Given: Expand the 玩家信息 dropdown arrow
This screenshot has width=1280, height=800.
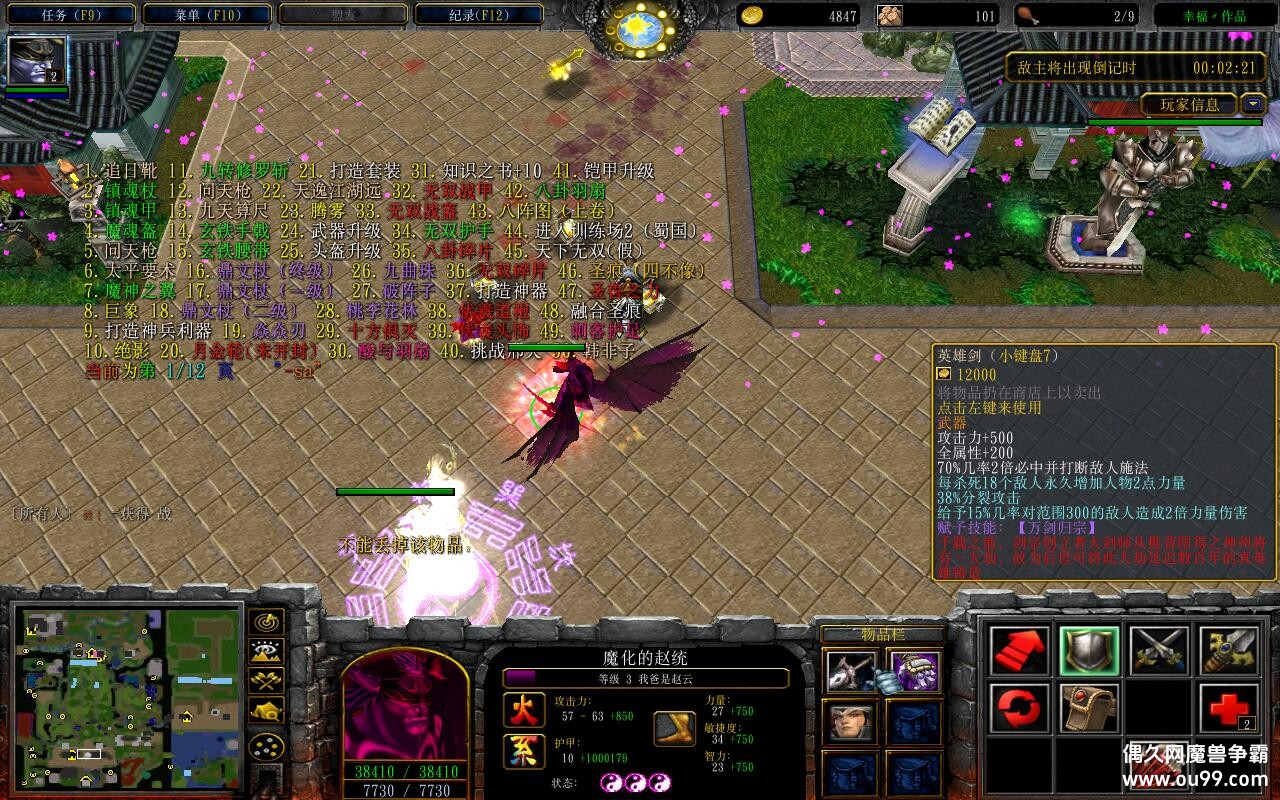Looking at the screenshot, I should coord(1253,104).
